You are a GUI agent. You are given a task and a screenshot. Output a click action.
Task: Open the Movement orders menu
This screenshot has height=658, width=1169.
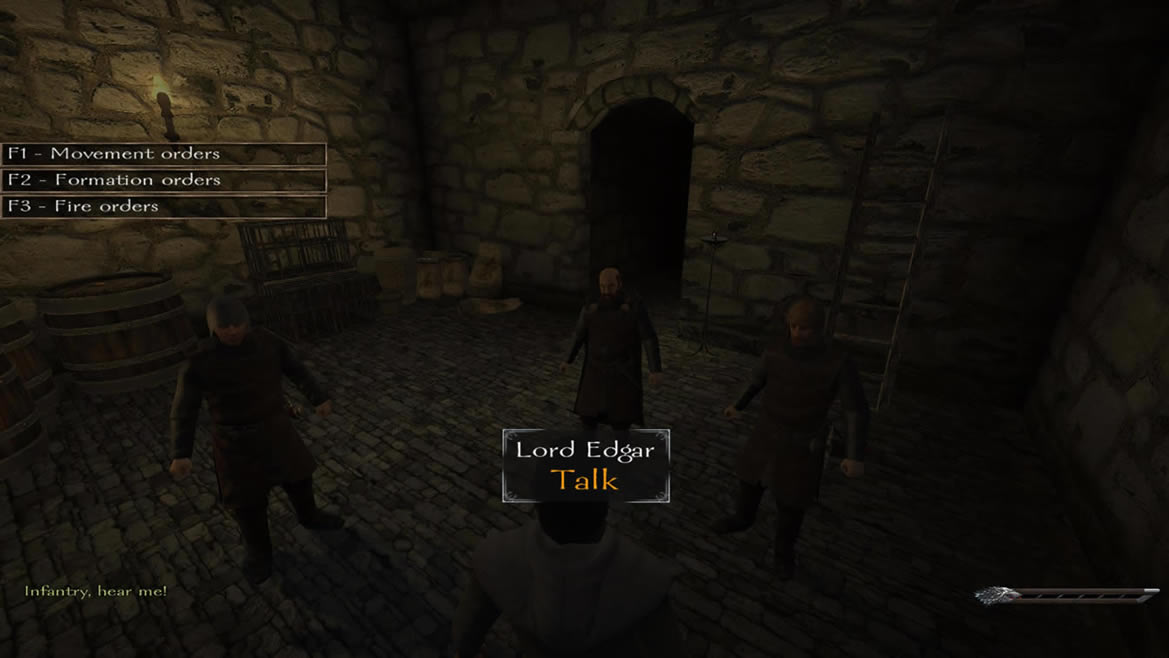(x=163, y=154)
